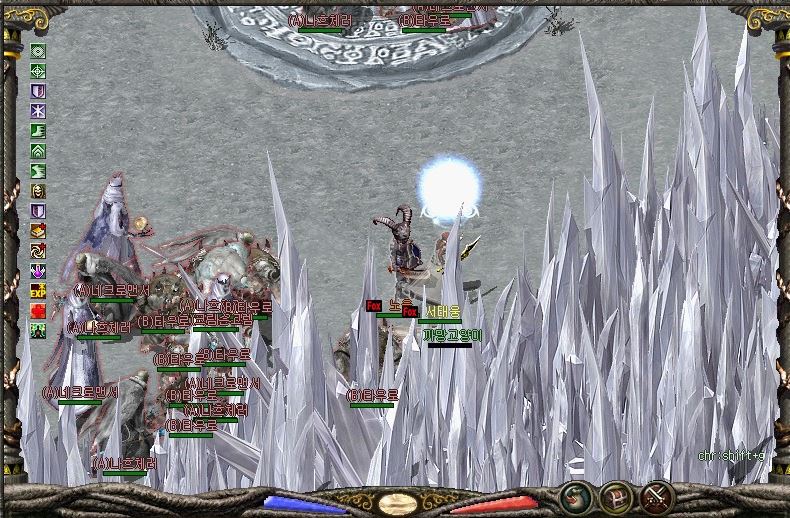
Task: Select the green double chevron buff icon
Action: click(x=39, y=151)
